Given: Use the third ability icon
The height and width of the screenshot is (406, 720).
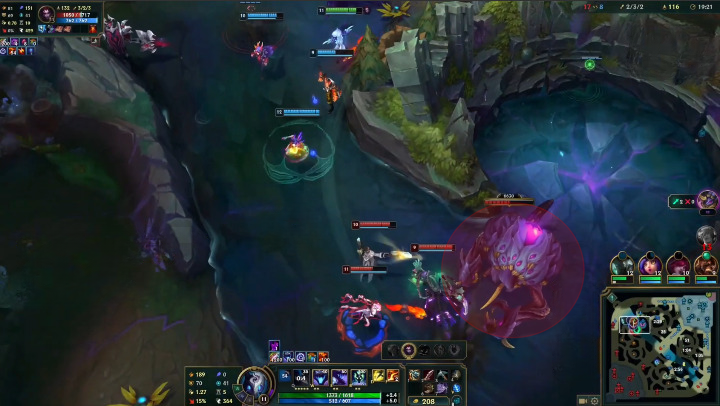Looking at the screenshot, I should tap(340, 378).
